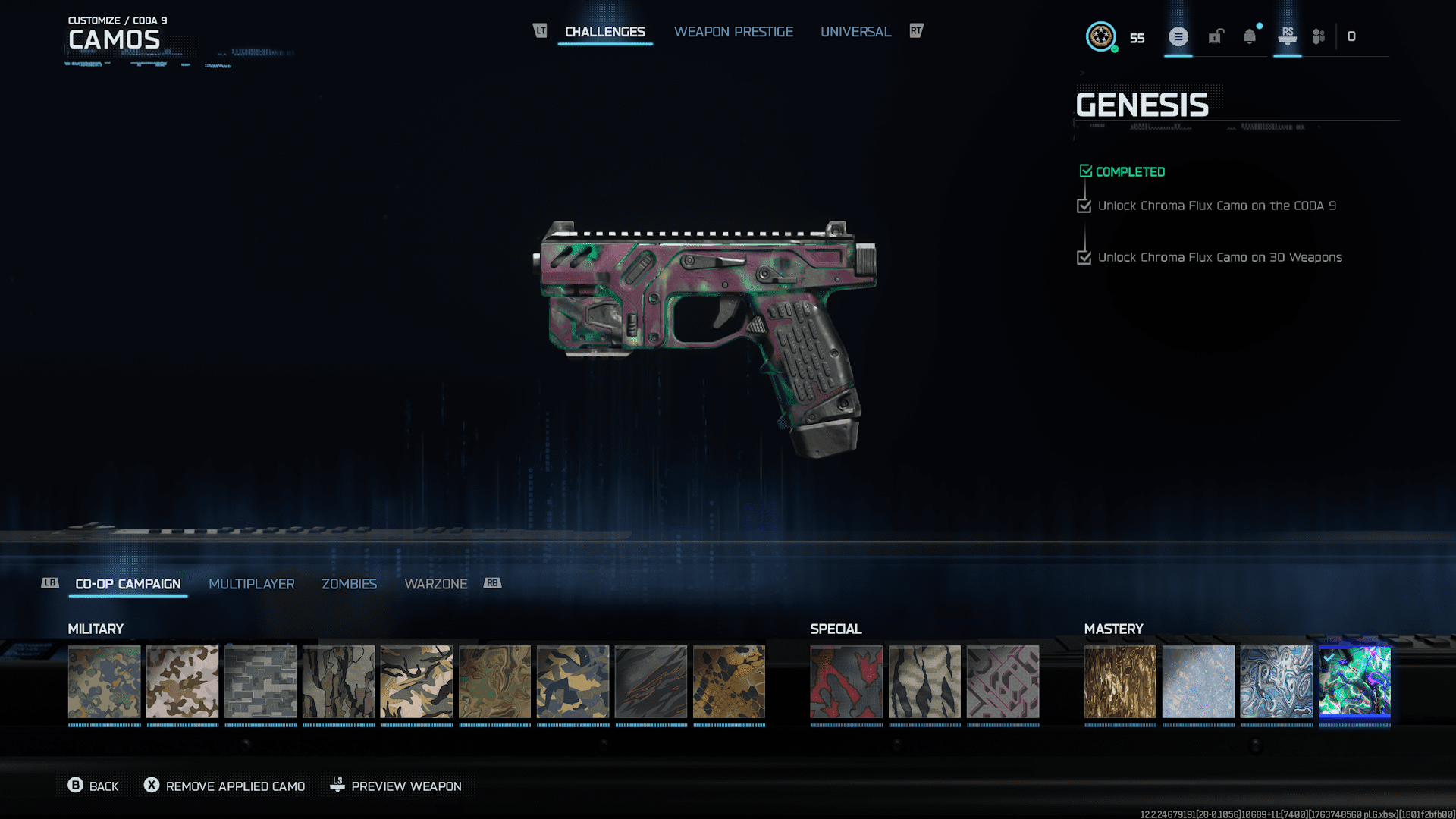The height and width of the screenshot is (819, 1456).
Task: Switch to the Weapon Prestige tab
Action: click(733, 32)
